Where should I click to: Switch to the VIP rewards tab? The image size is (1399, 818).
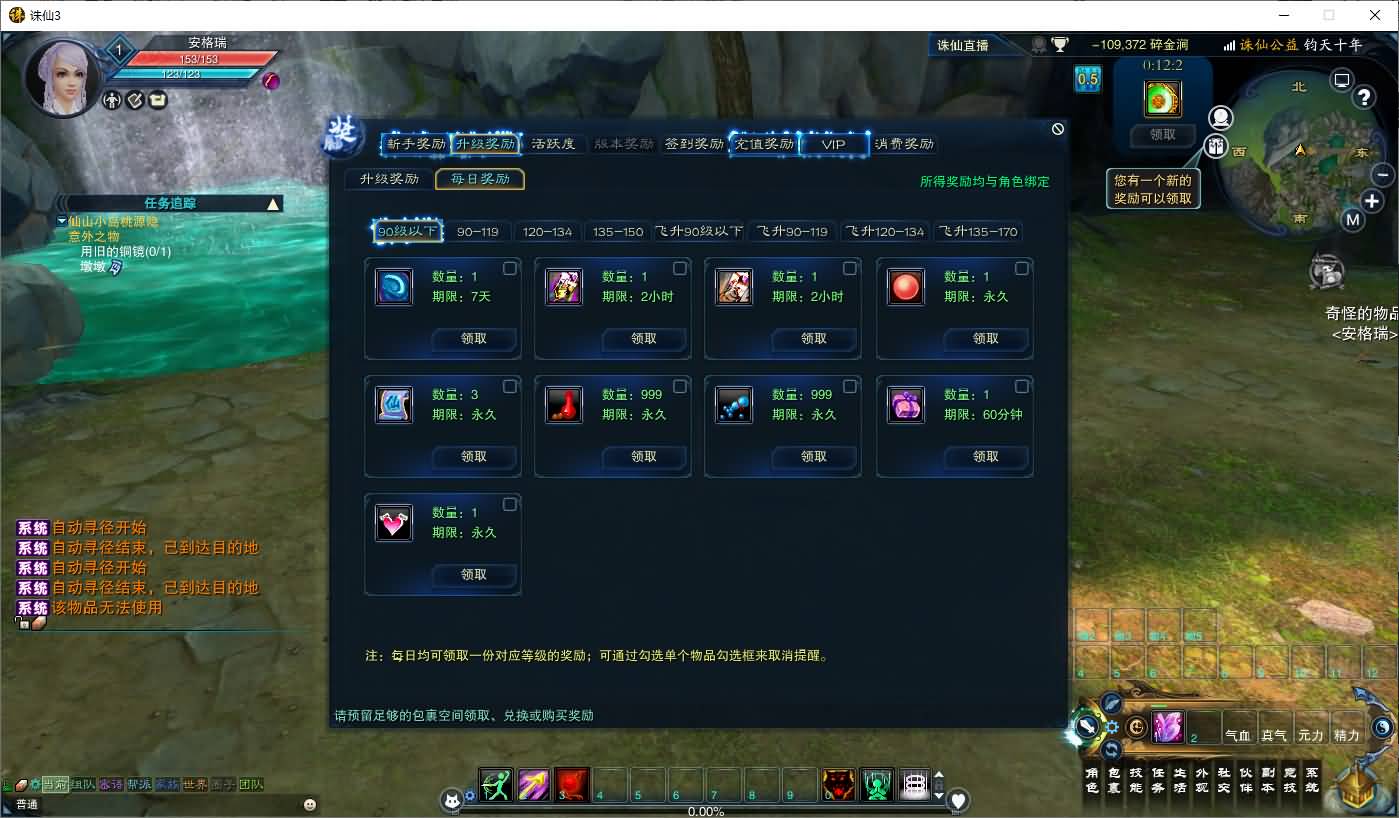[x=836, y=143]
